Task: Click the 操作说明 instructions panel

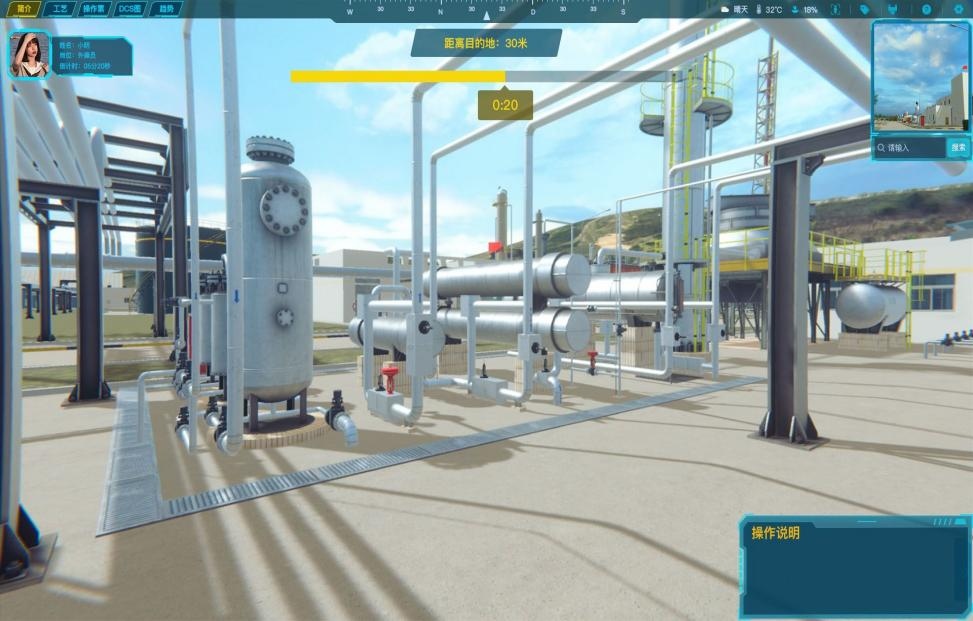Action: (854, 567)
